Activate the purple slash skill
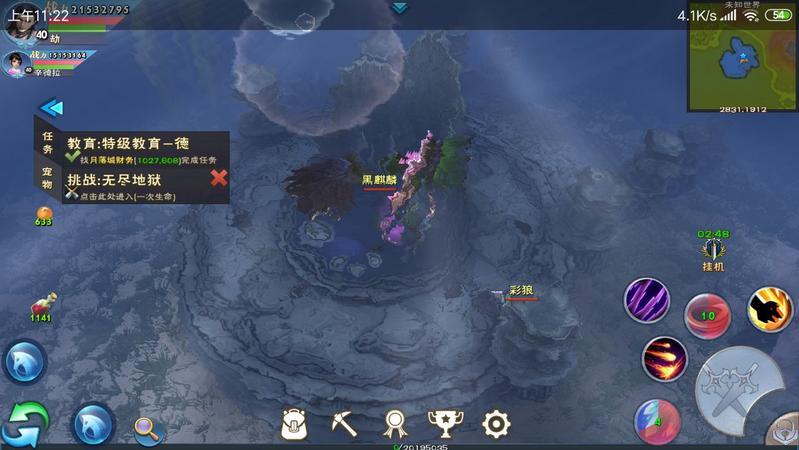The width and height of the screenshot is (799, 450). coord(647,300)
